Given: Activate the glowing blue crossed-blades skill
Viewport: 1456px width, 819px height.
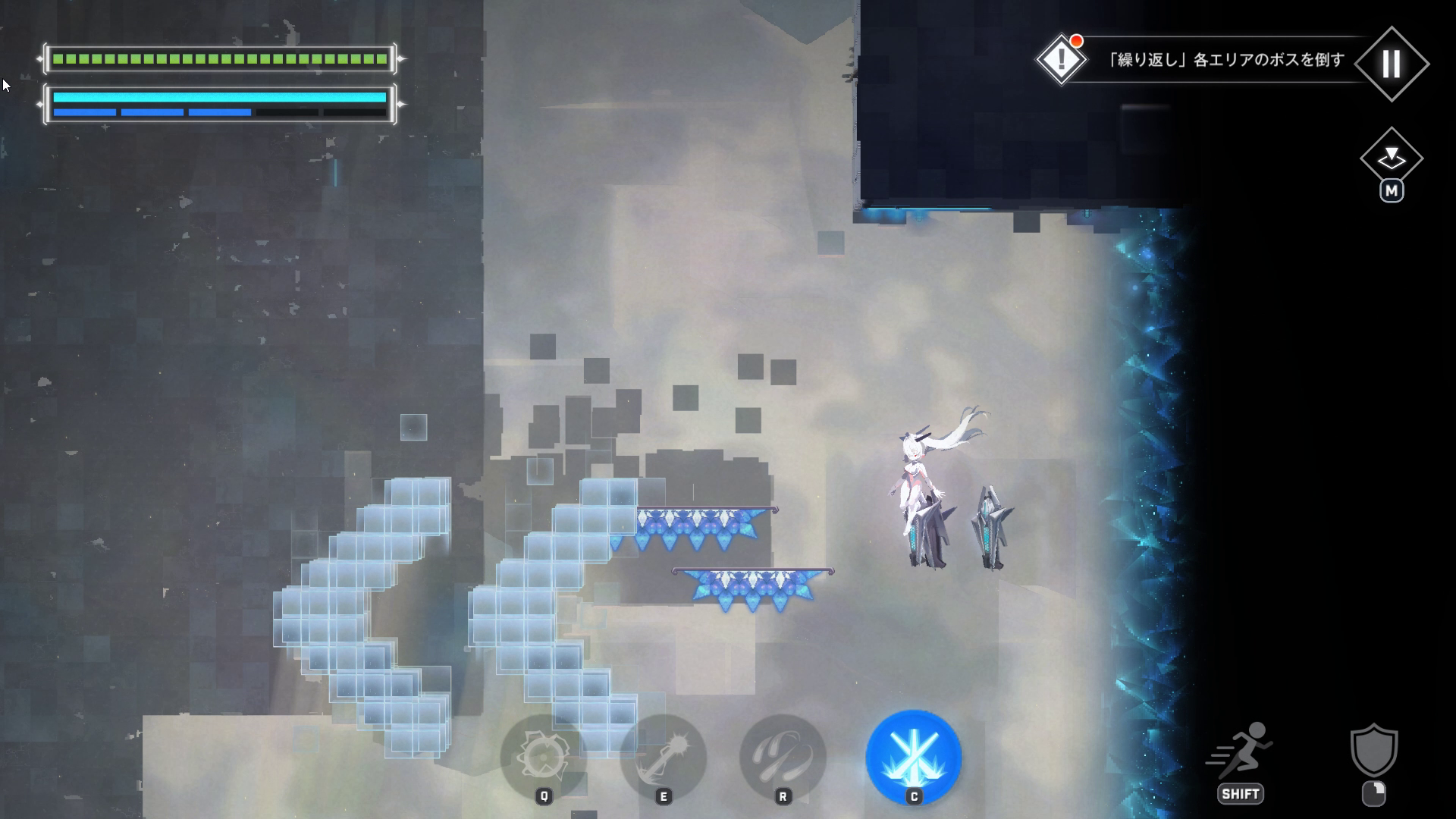Looking at the screenshot, I should (x=914, y=757).
